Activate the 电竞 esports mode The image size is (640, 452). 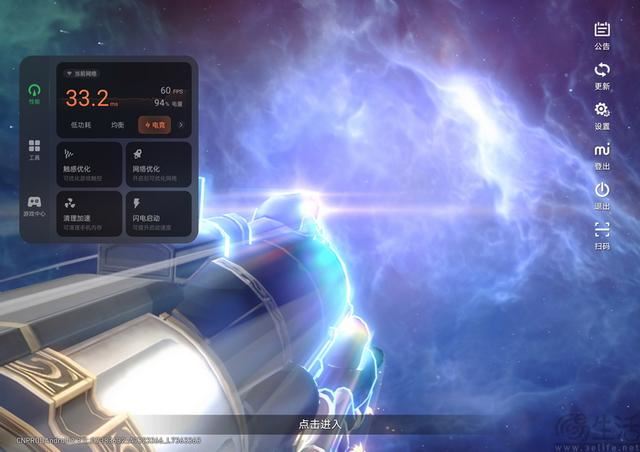tap(154, 125)
